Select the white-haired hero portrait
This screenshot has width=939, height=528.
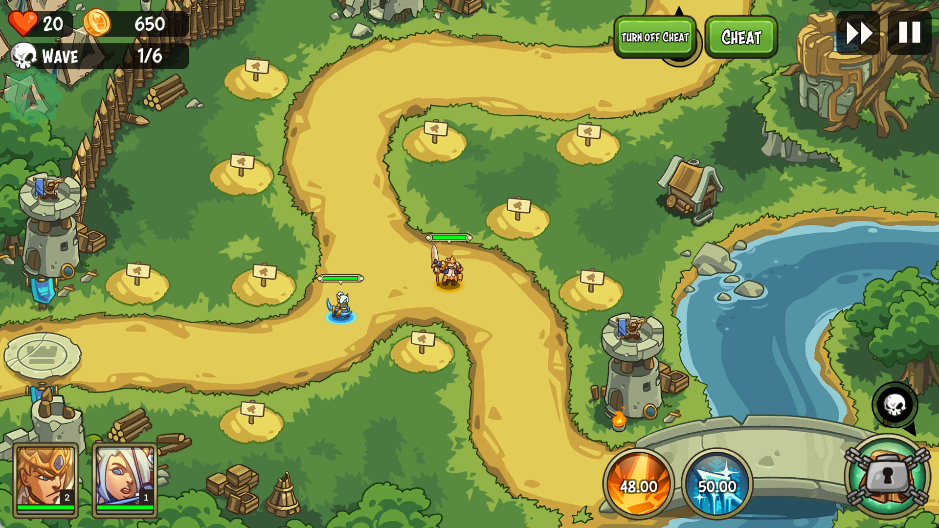[x=125, y=479]
